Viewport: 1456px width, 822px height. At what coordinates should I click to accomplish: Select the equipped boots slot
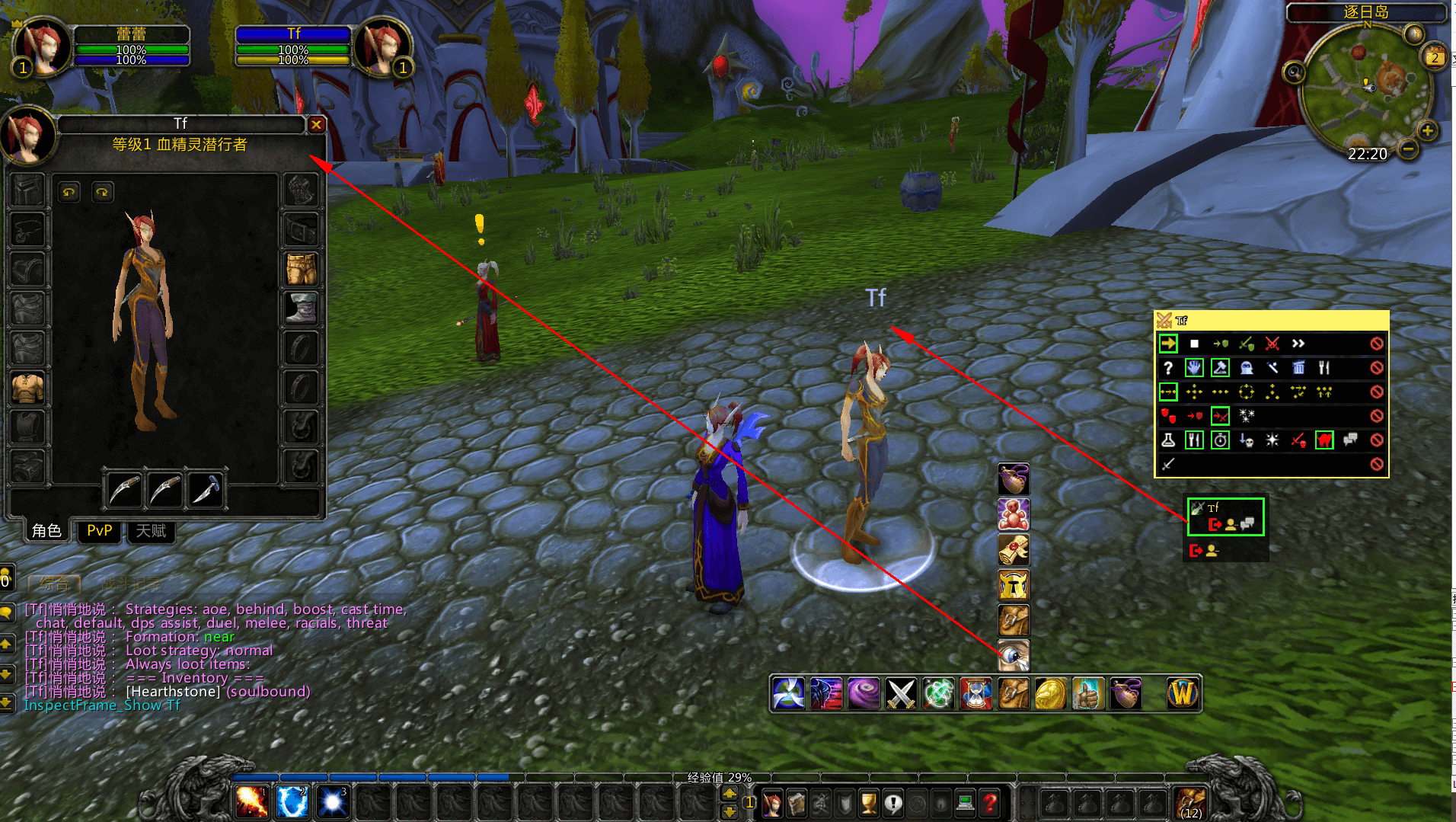301,308
